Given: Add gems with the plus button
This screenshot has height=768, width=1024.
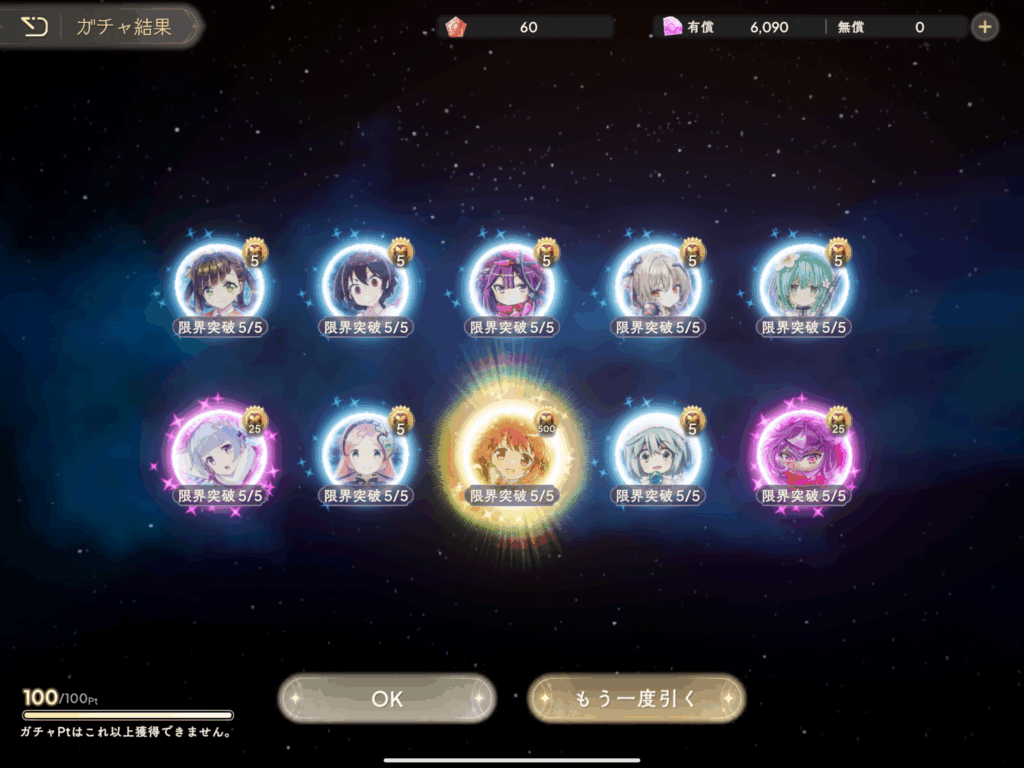Looking at the screenshot, I should (x=985, y=27).
